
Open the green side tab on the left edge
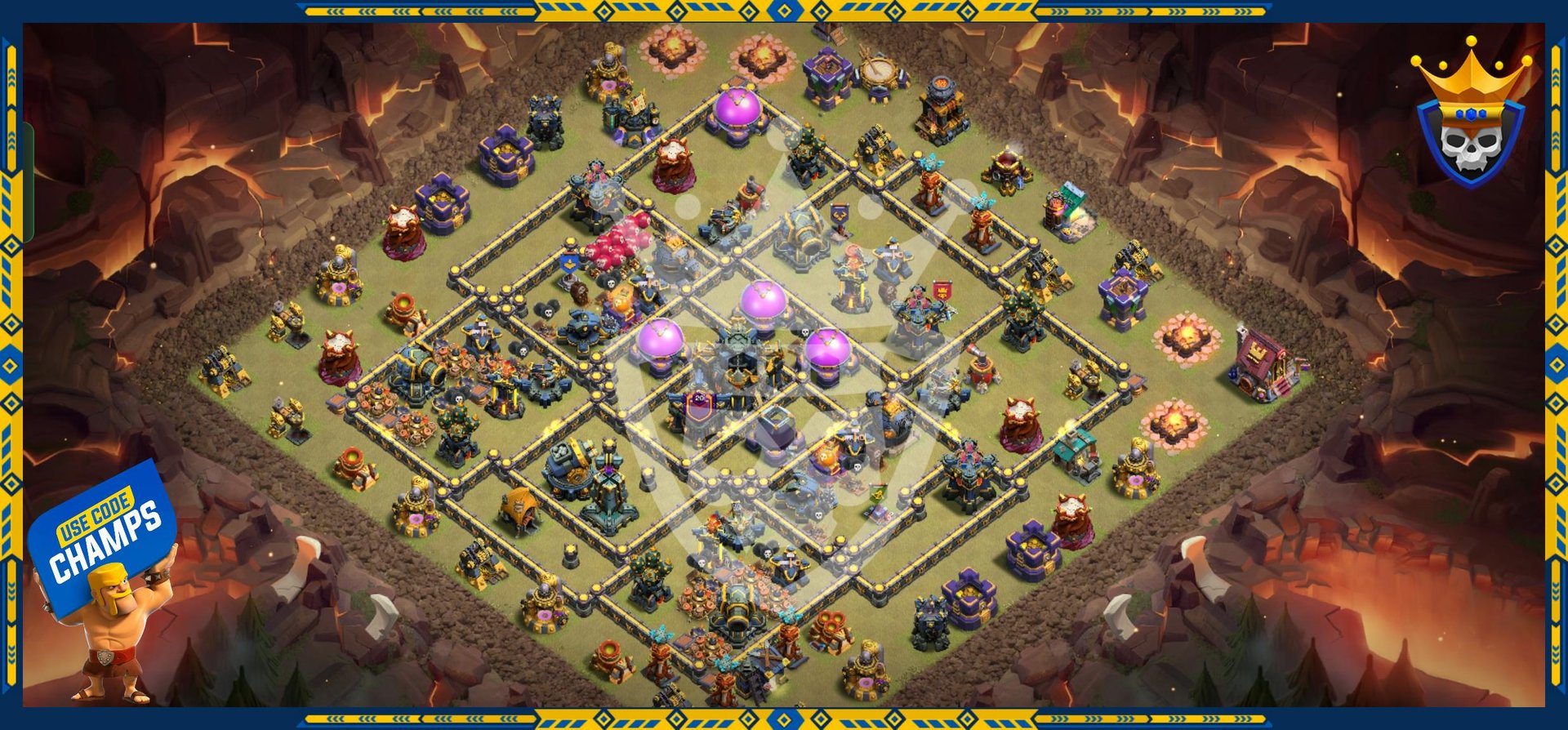click(28, 183)
